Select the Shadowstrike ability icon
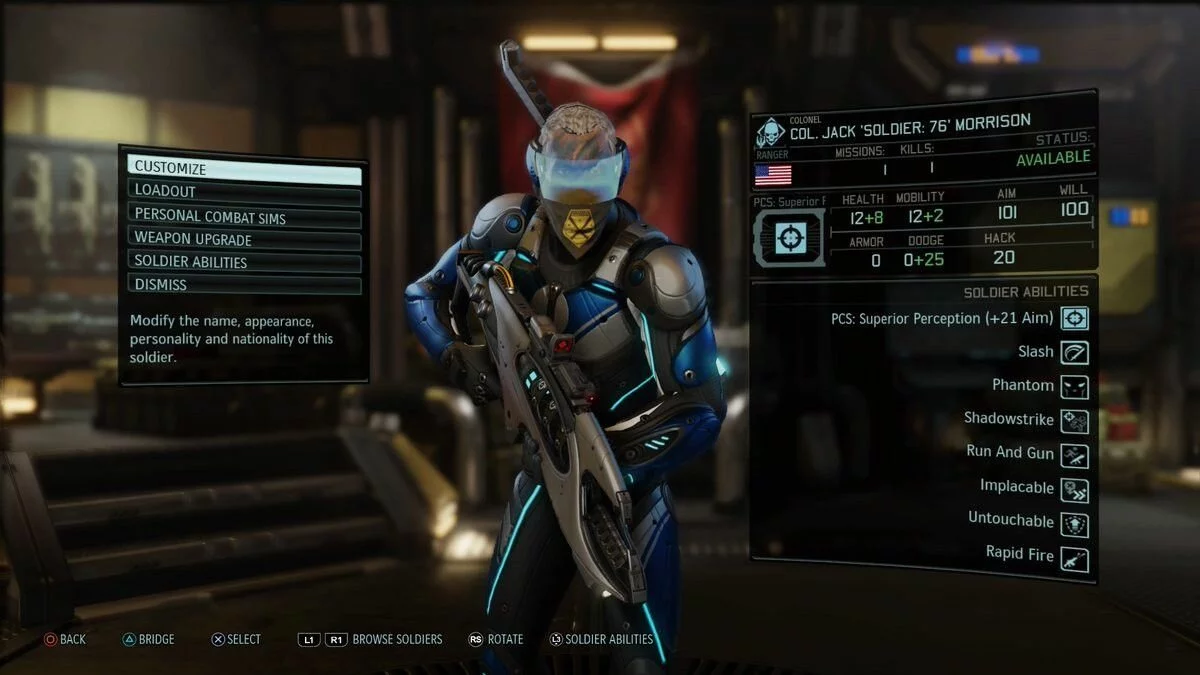The height and width of the screenshot is (675, 1200). [1075, 420]
